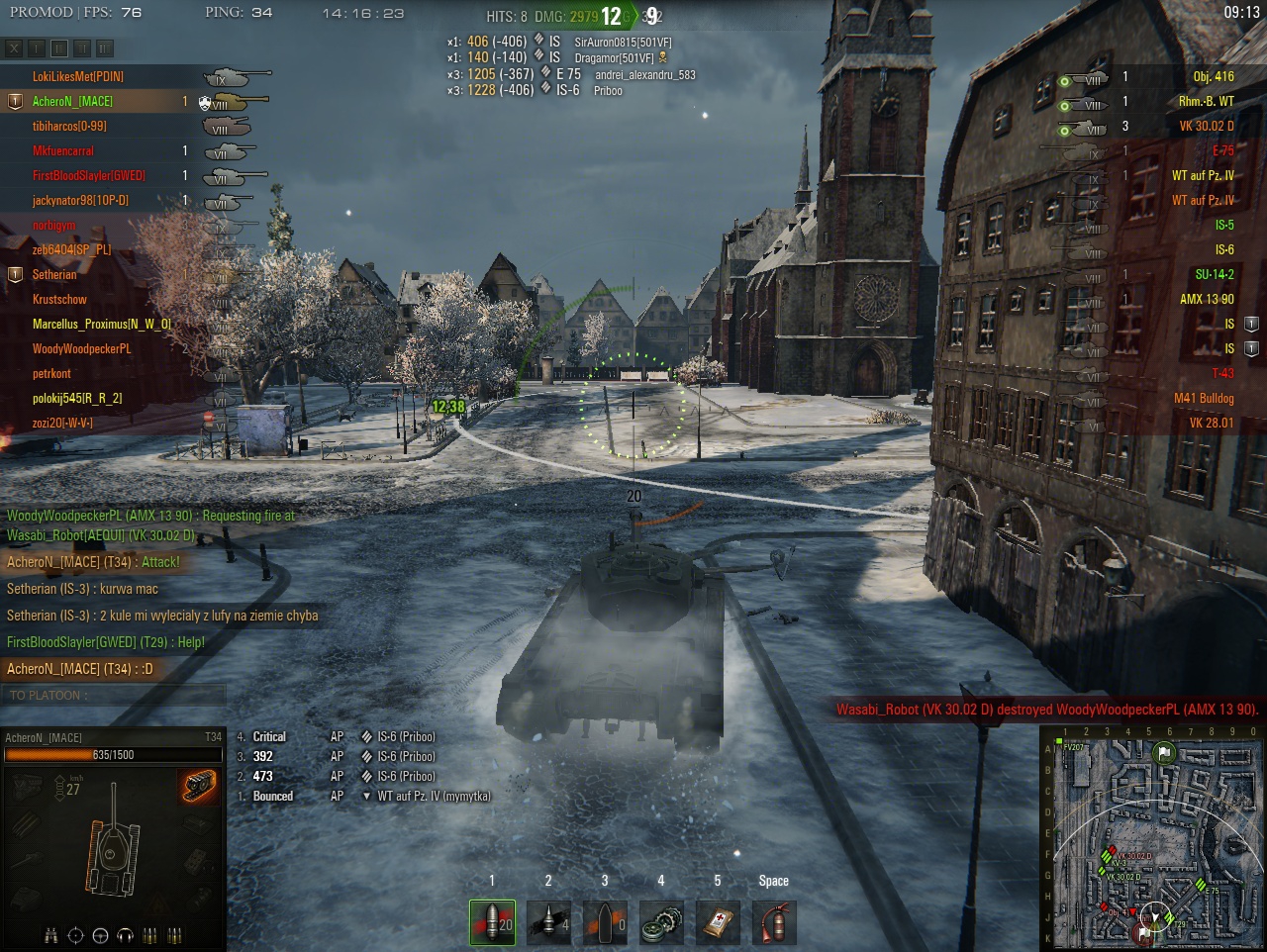The height and width of the screenshot is (952, 1267).
Task: Select the empty HE shell slot
Action: click(x=605, y=922)
